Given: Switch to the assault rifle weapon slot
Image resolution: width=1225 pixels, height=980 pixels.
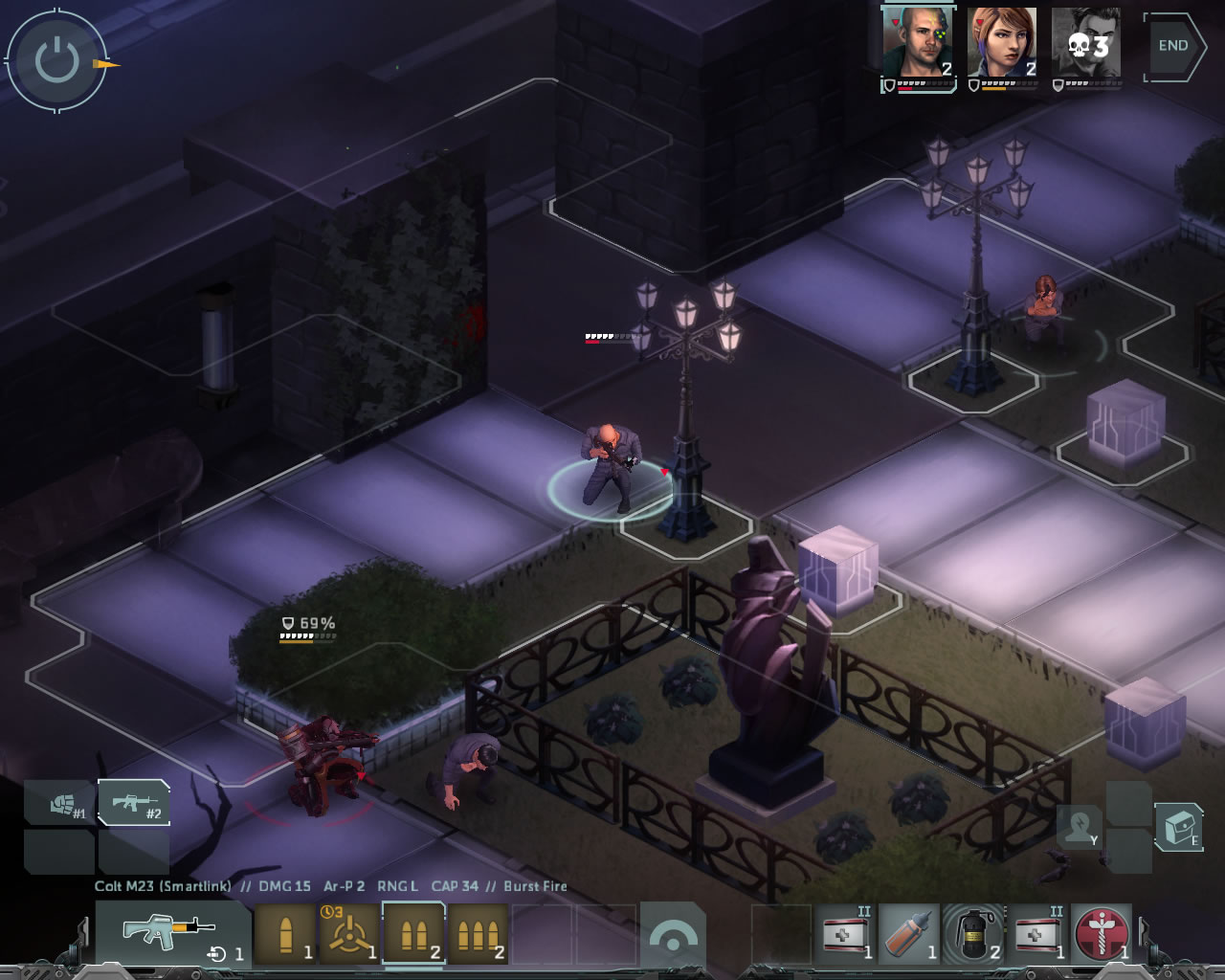Looking at the screenshot, I should click(134, 802).
